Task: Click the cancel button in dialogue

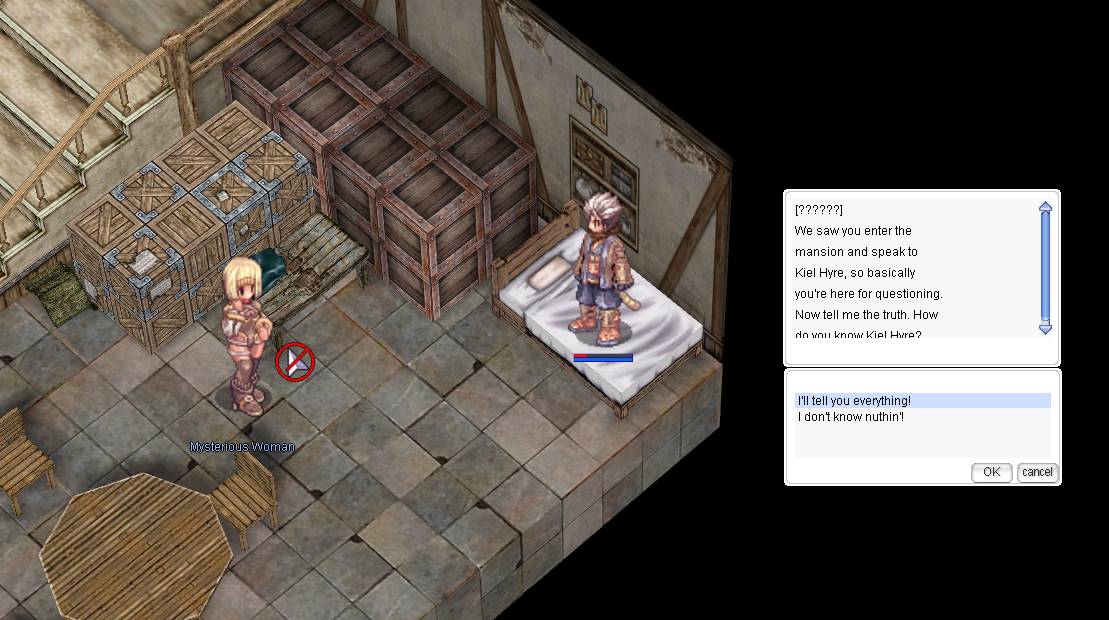Action: pos(1037,472)
